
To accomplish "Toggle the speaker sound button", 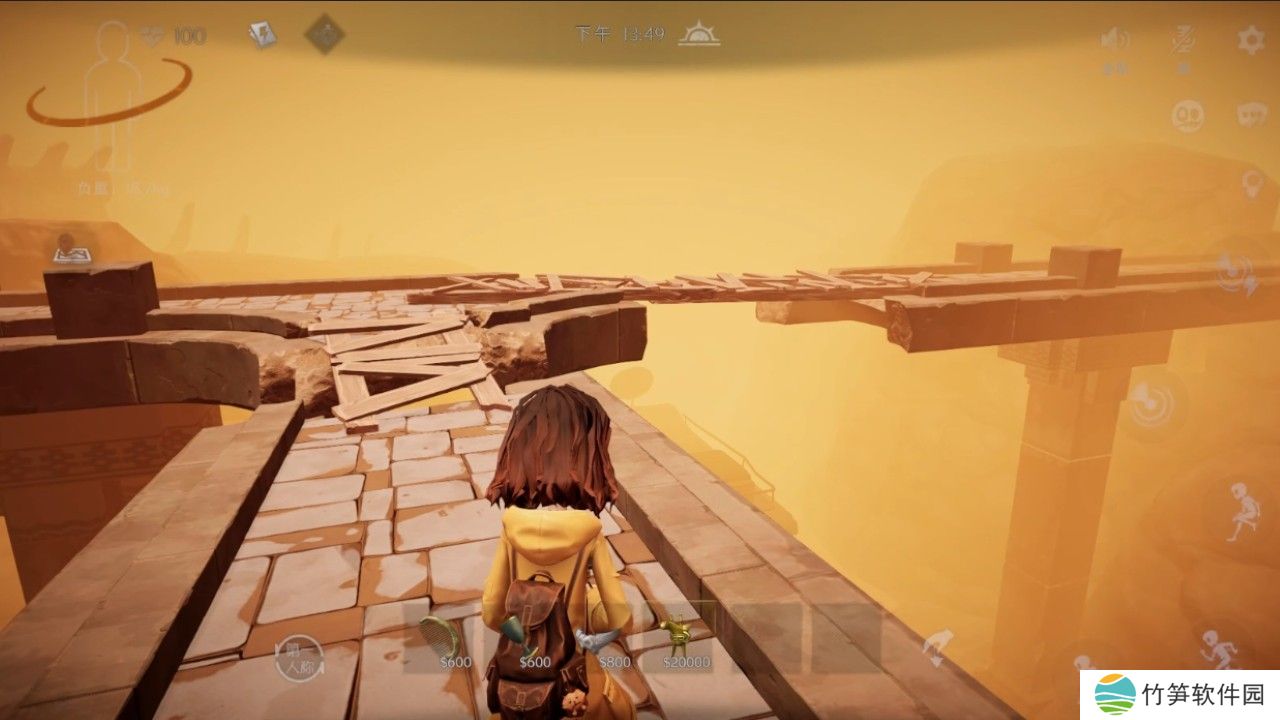I will (1114, 40).
